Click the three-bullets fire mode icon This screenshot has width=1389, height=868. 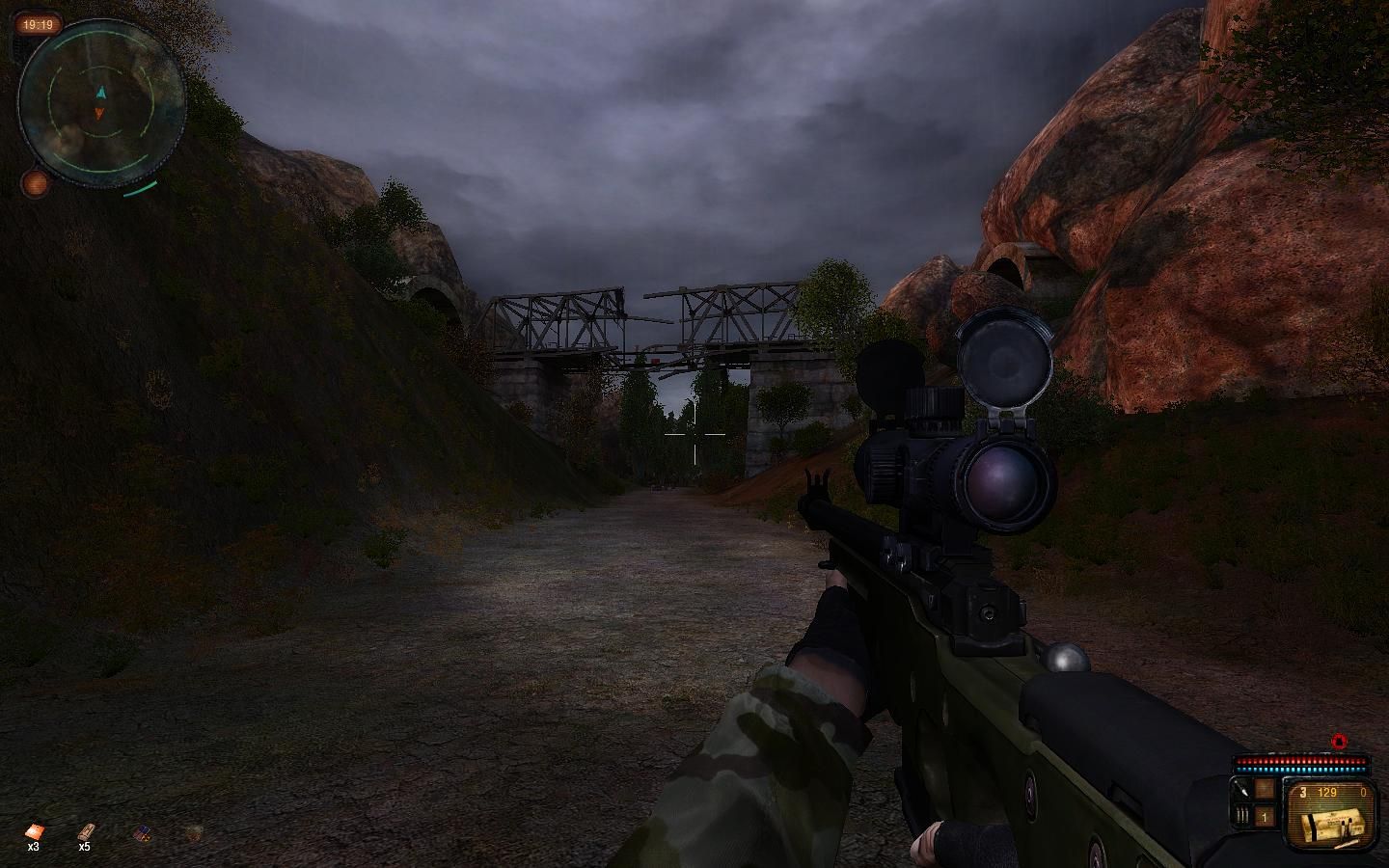tap(1241, 816)
